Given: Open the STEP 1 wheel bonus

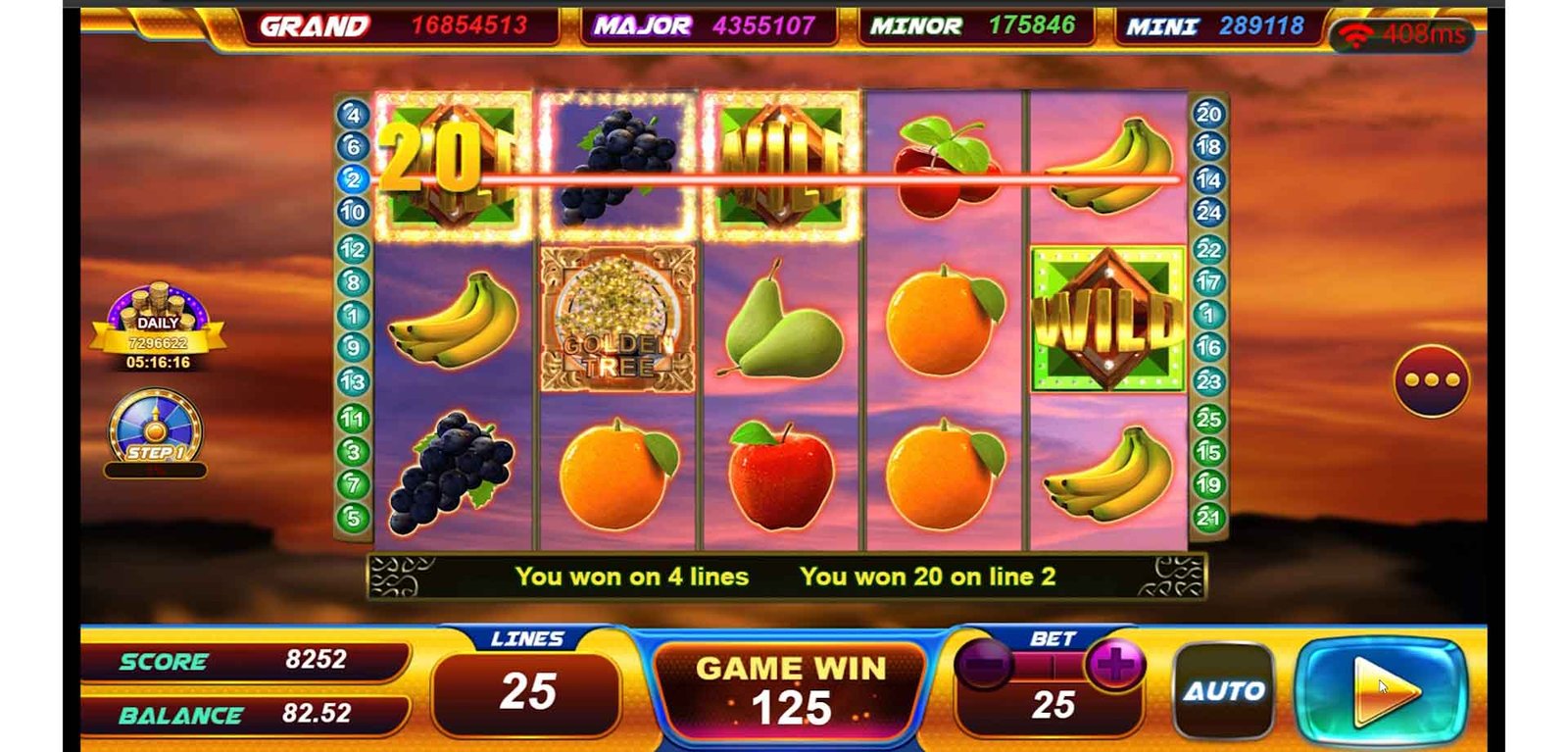Looking at the screenshot, I should pyautogui.click(x=155, y=429).
